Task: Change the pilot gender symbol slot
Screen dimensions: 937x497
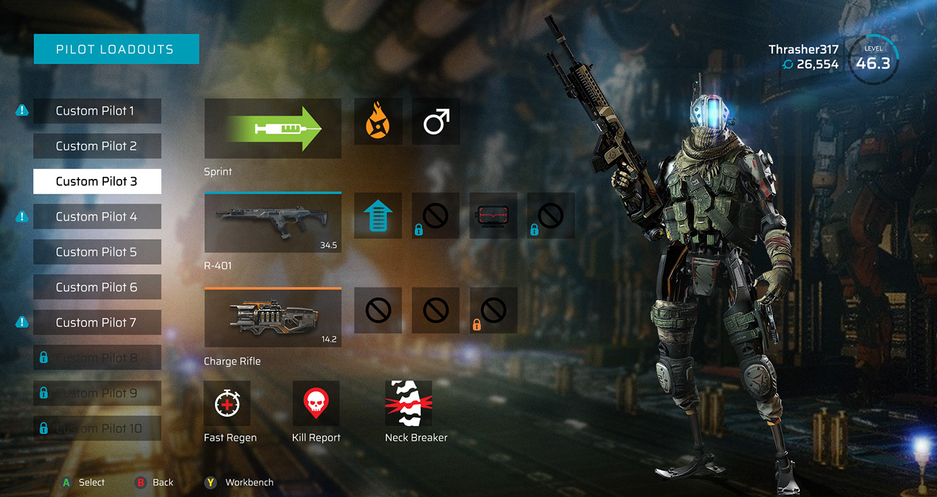Action: click(x=436, y=123)
